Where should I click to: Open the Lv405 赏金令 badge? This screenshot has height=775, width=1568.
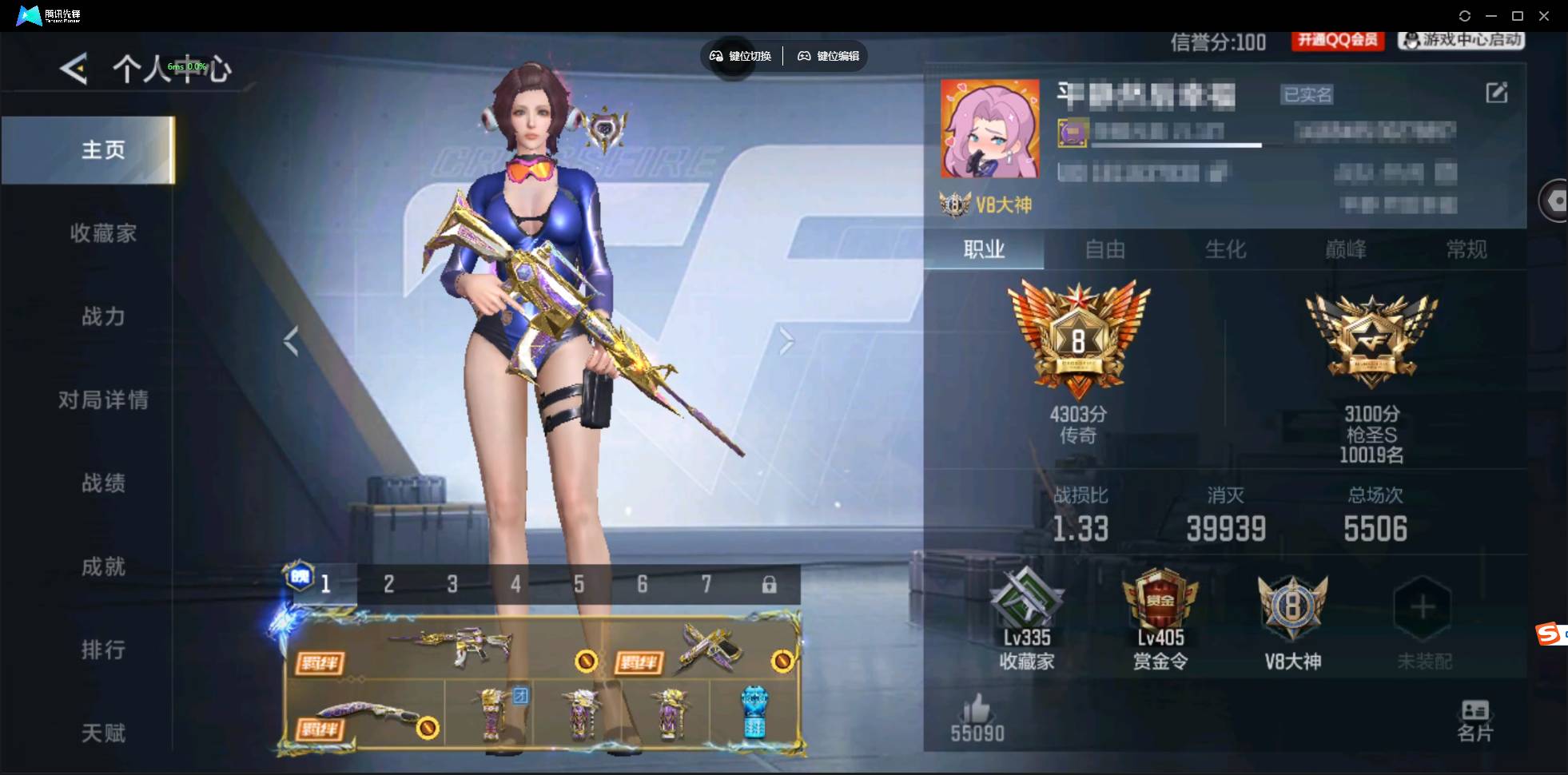[x=1160, y=609]
